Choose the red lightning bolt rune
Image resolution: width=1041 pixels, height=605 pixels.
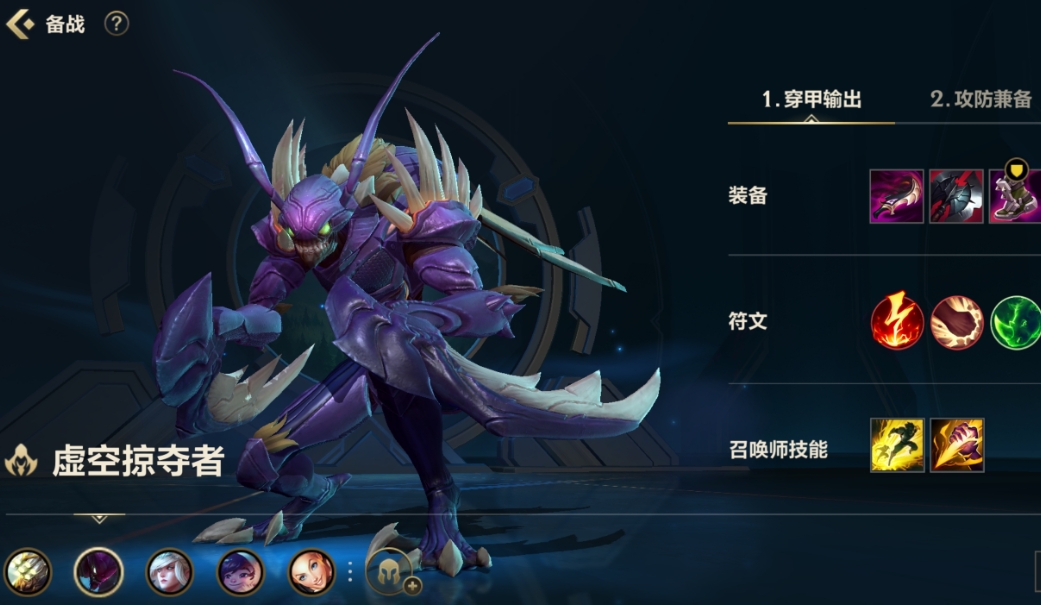[896, 322]
